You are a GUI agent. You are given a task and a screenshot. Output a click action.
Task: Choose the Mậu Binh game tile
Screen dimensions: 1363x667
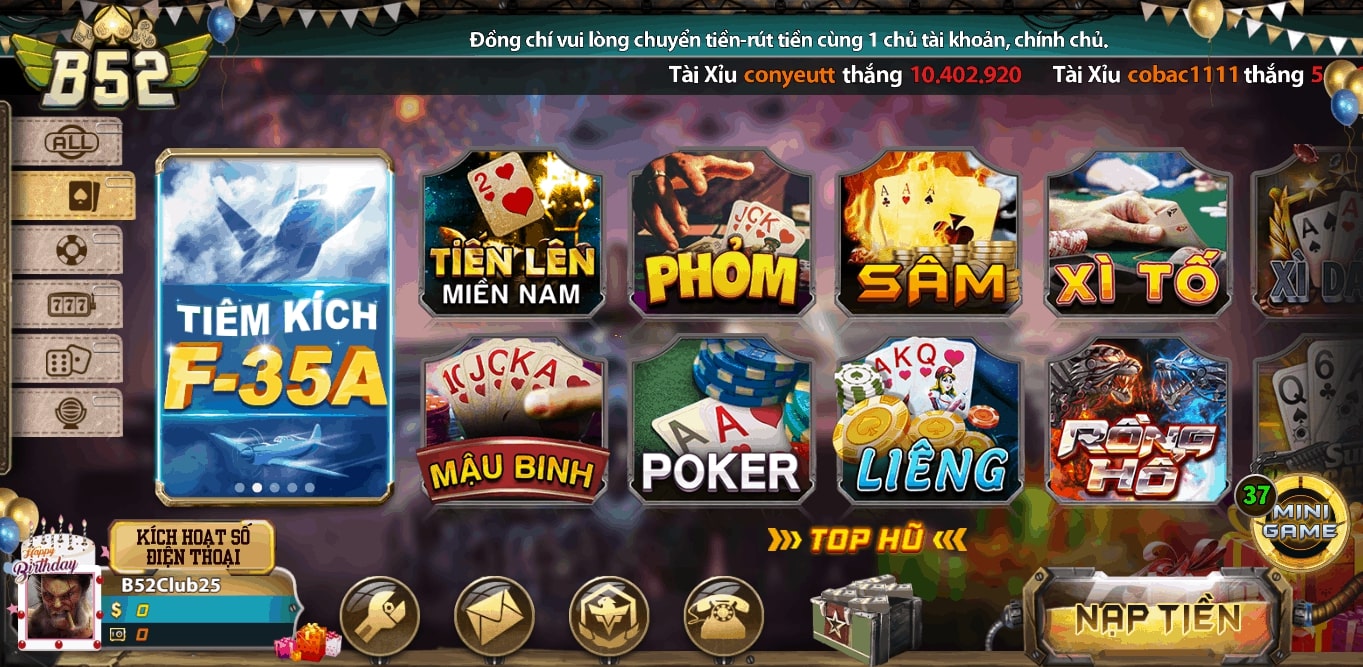point(512,420)
